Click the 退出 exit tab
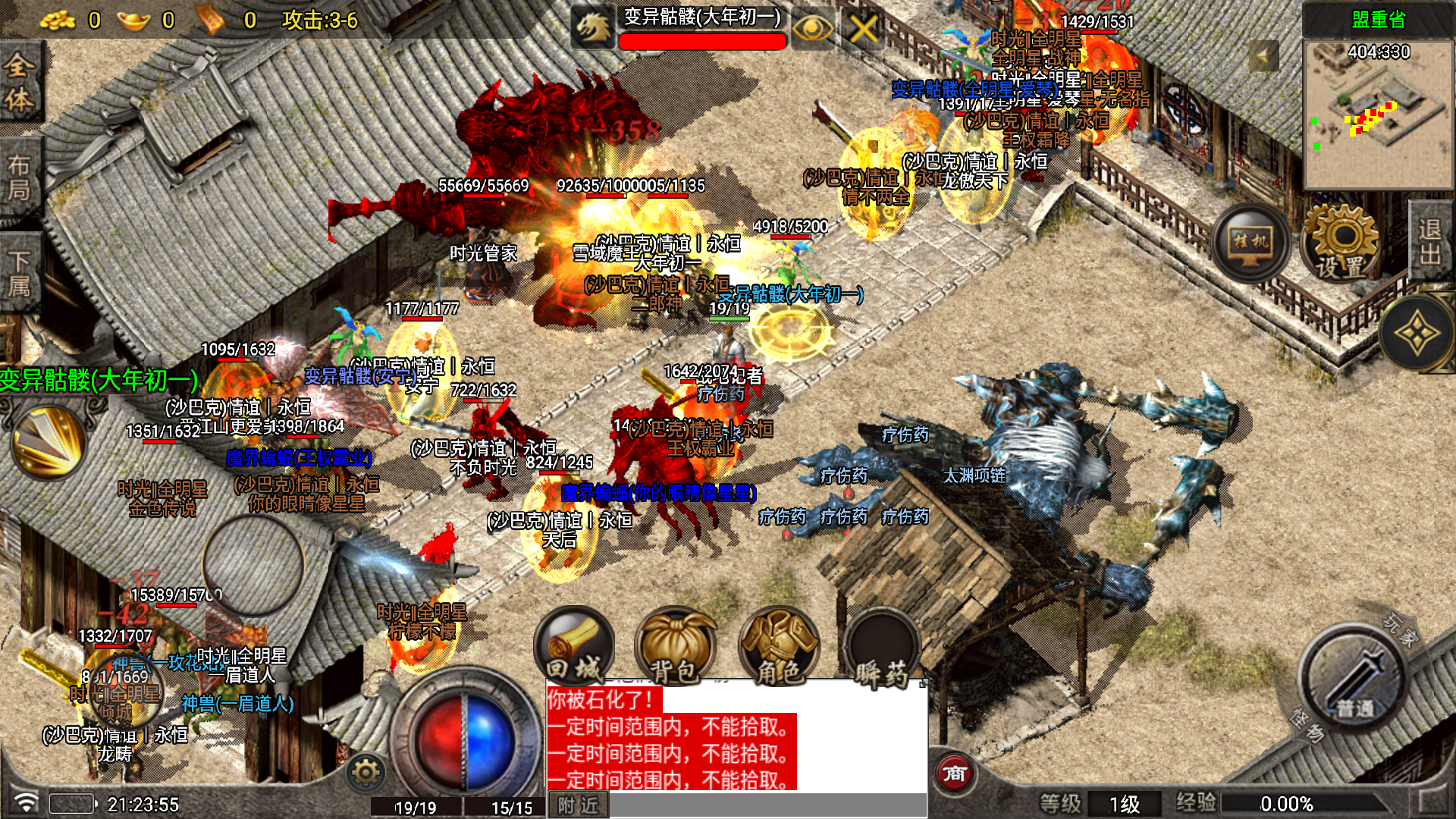Image resolution: width=1456 pixels, height=819 pixels. coord(1431,241)
